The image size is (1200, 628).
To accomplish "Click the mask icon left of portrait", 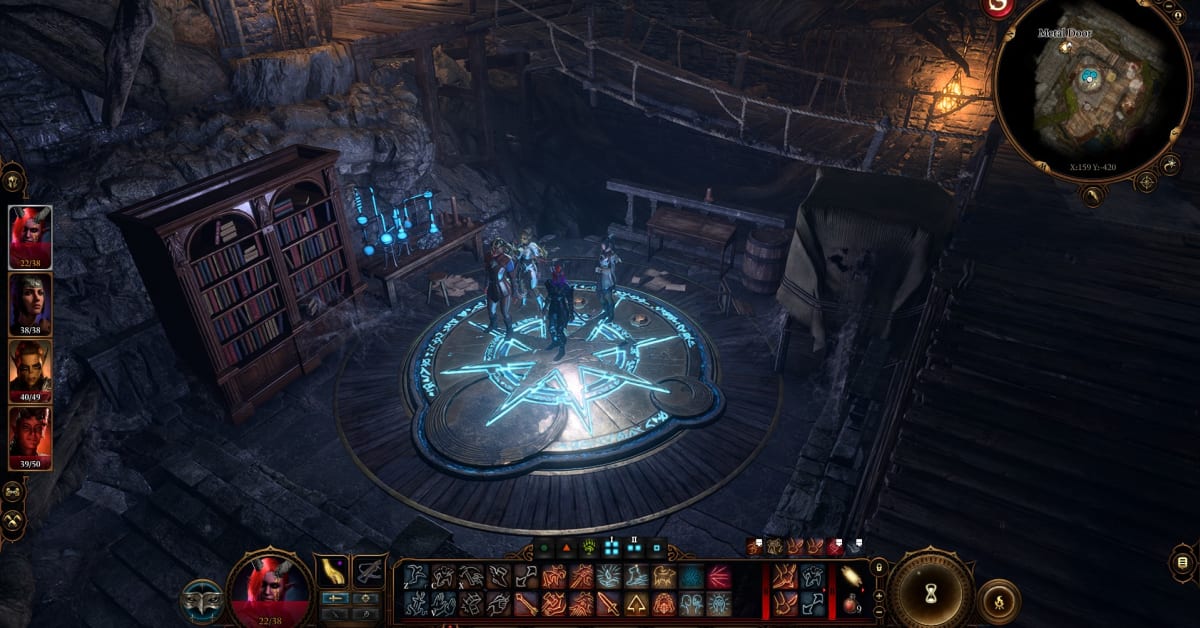I will (x=200, y=600).
